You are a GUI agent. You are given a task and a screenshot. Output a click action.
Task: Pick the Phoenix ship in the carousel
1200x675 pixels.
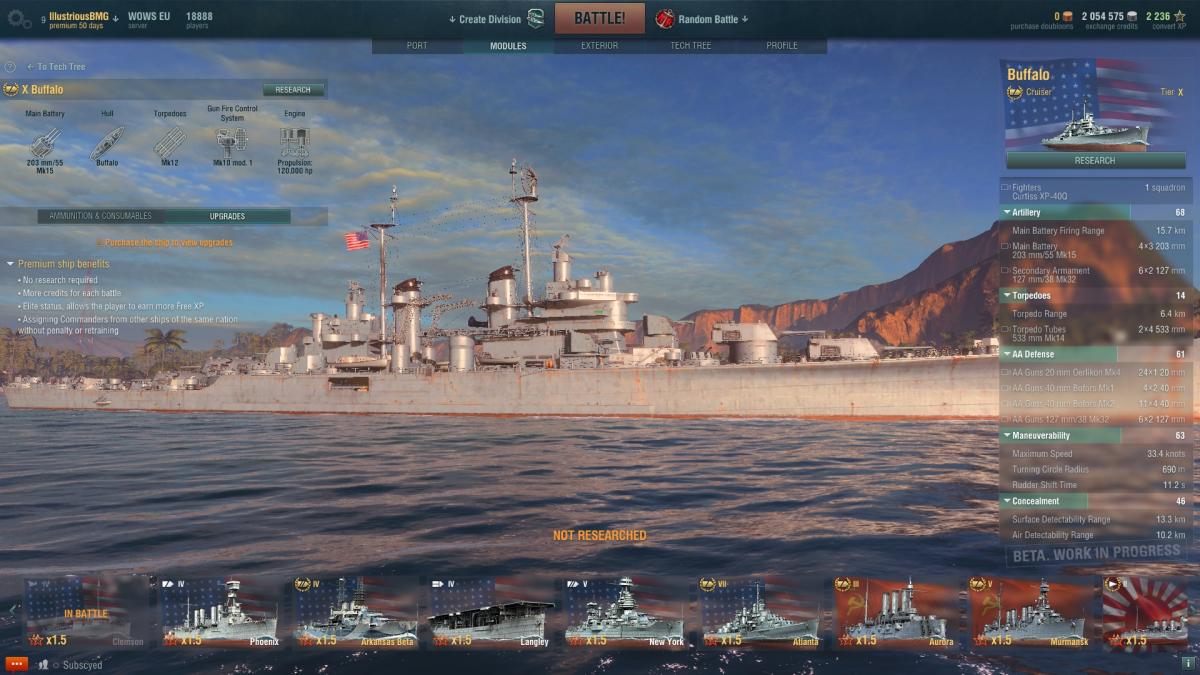(x=220, y=611)
